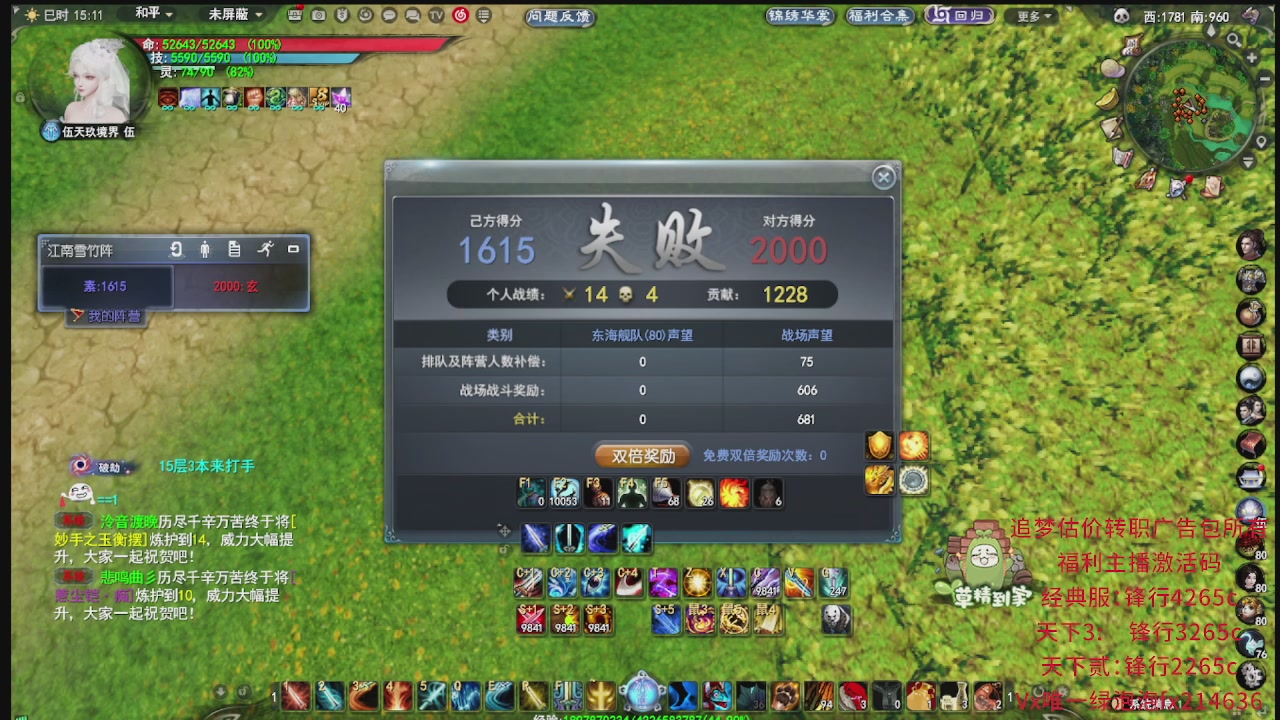Open the camera screenshot tool in the top bar

pos(319,16)
